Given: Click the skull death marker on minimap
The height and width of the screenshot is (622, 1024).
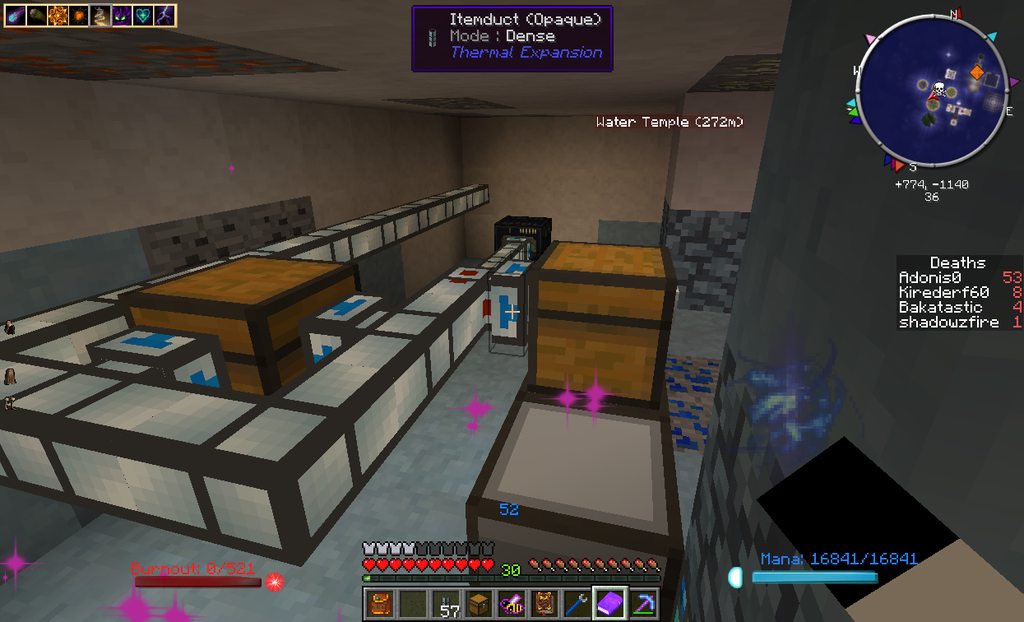Looking at the screenshot, I should (x=939, y=90).
